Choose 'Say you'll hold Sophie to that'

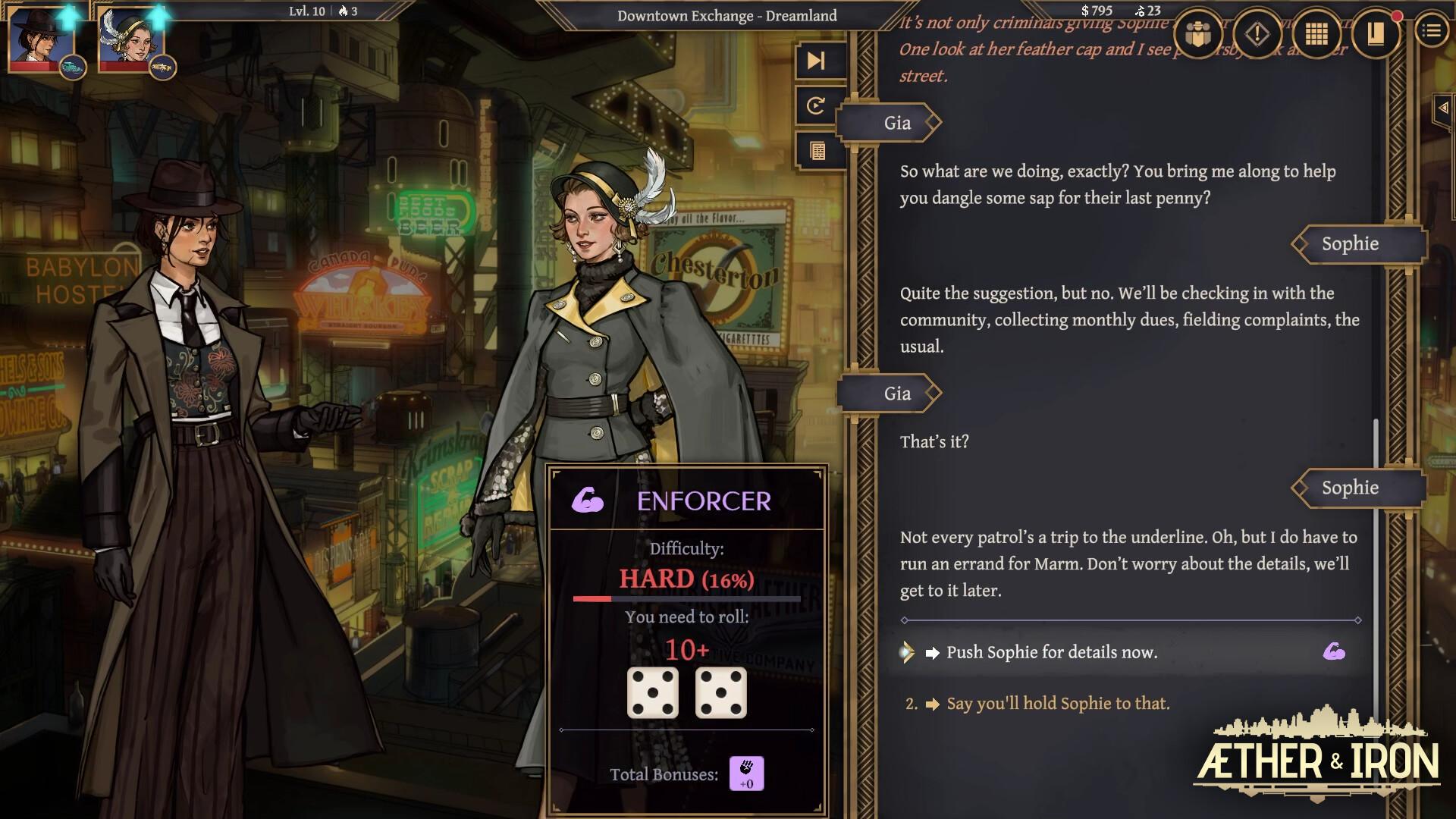1058,703
